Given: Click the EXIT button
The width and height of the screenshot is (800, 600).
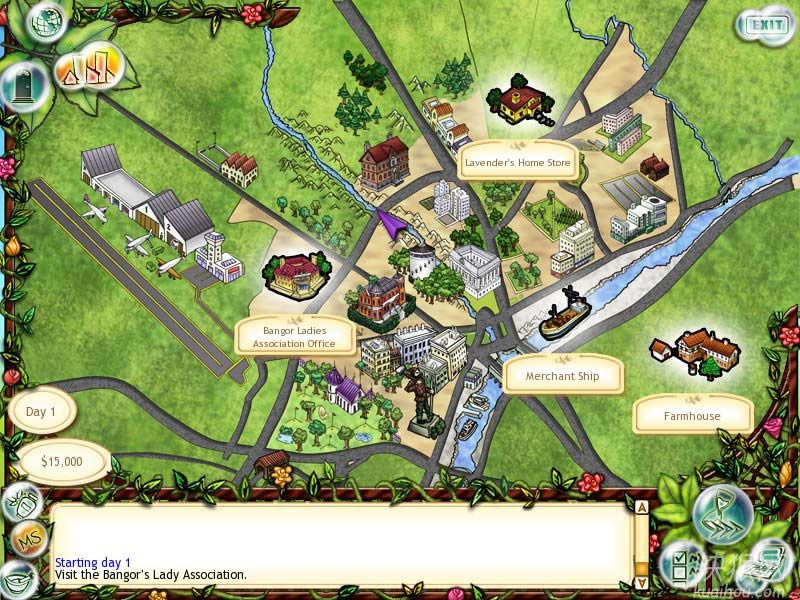Looking at the screenshot, I should click(766, 24).
